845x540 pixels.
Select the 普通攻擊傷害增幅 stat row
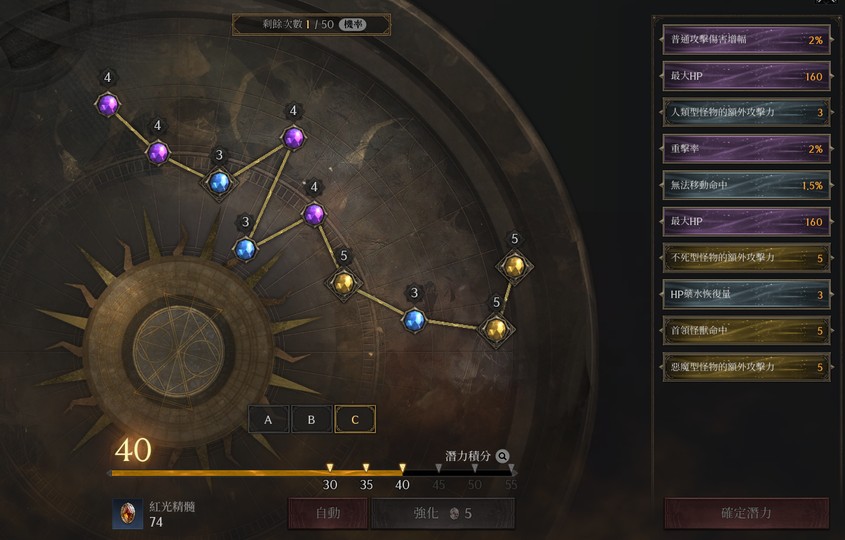point(746,40)
